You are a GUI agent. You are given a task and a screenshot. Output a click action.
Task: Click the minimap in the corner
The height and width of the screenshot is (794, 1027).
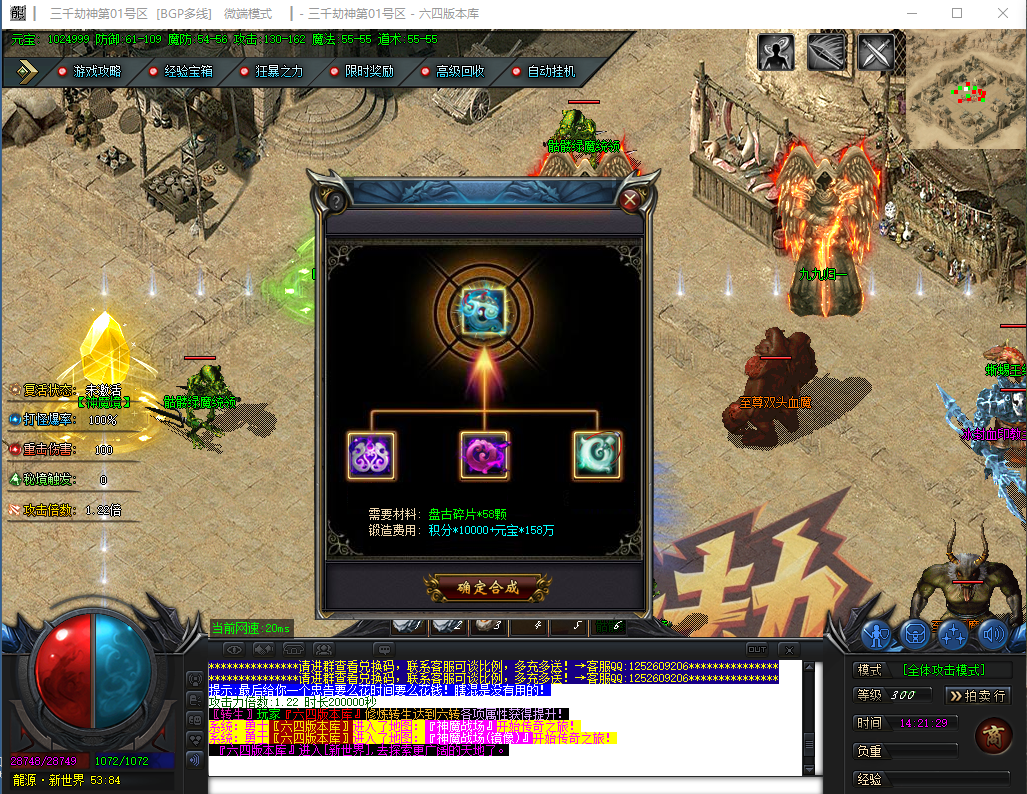pos(966,90)
